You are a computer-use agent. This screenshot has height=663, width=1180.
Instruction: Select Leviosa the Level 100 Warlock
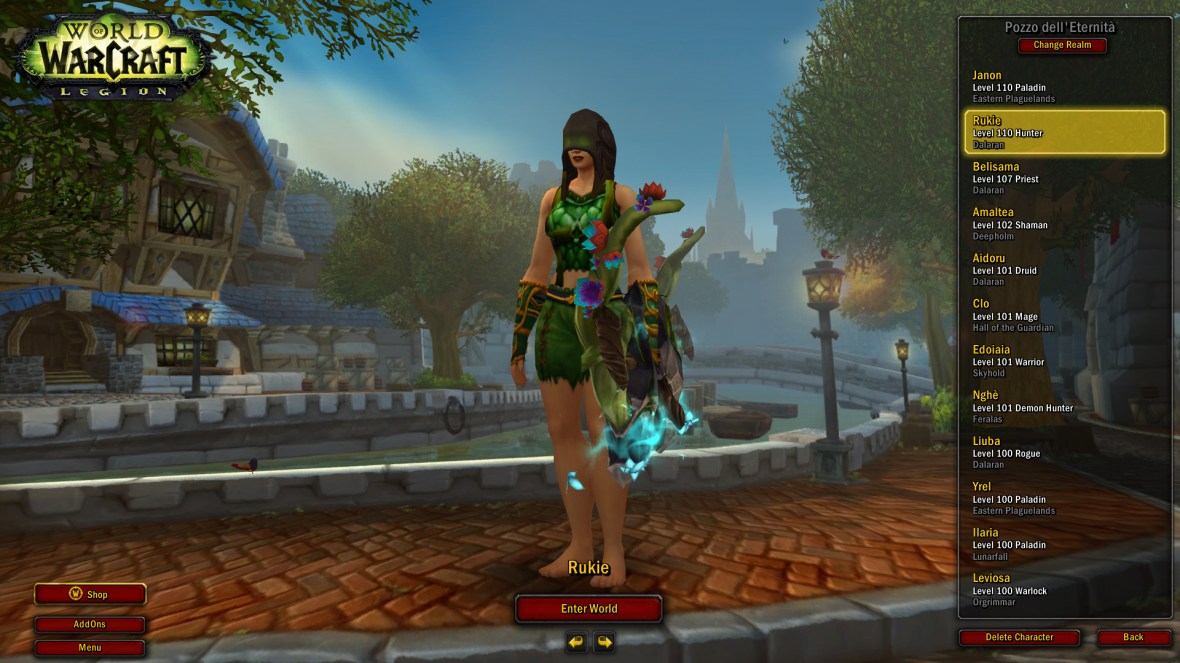1064,589
